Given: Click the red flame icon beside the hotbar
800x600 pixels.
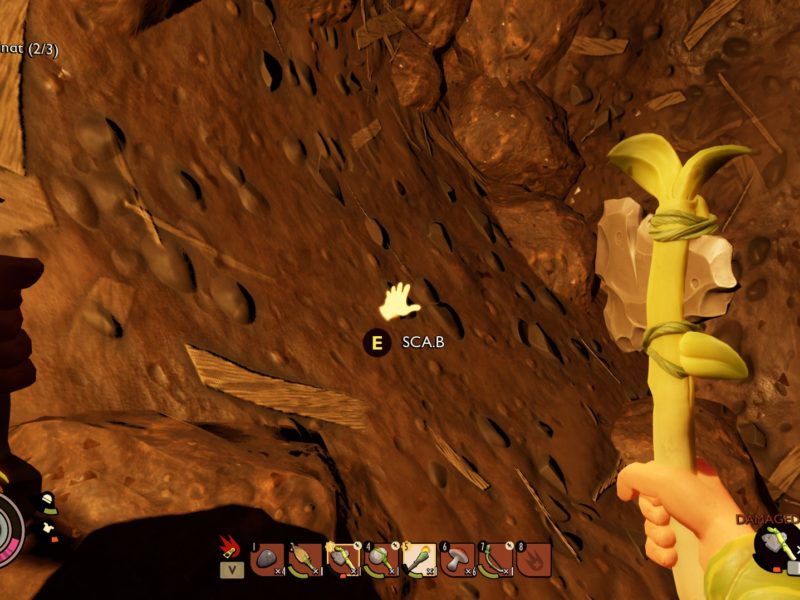Looking at the screenshot, I should (x=229, y=548).
